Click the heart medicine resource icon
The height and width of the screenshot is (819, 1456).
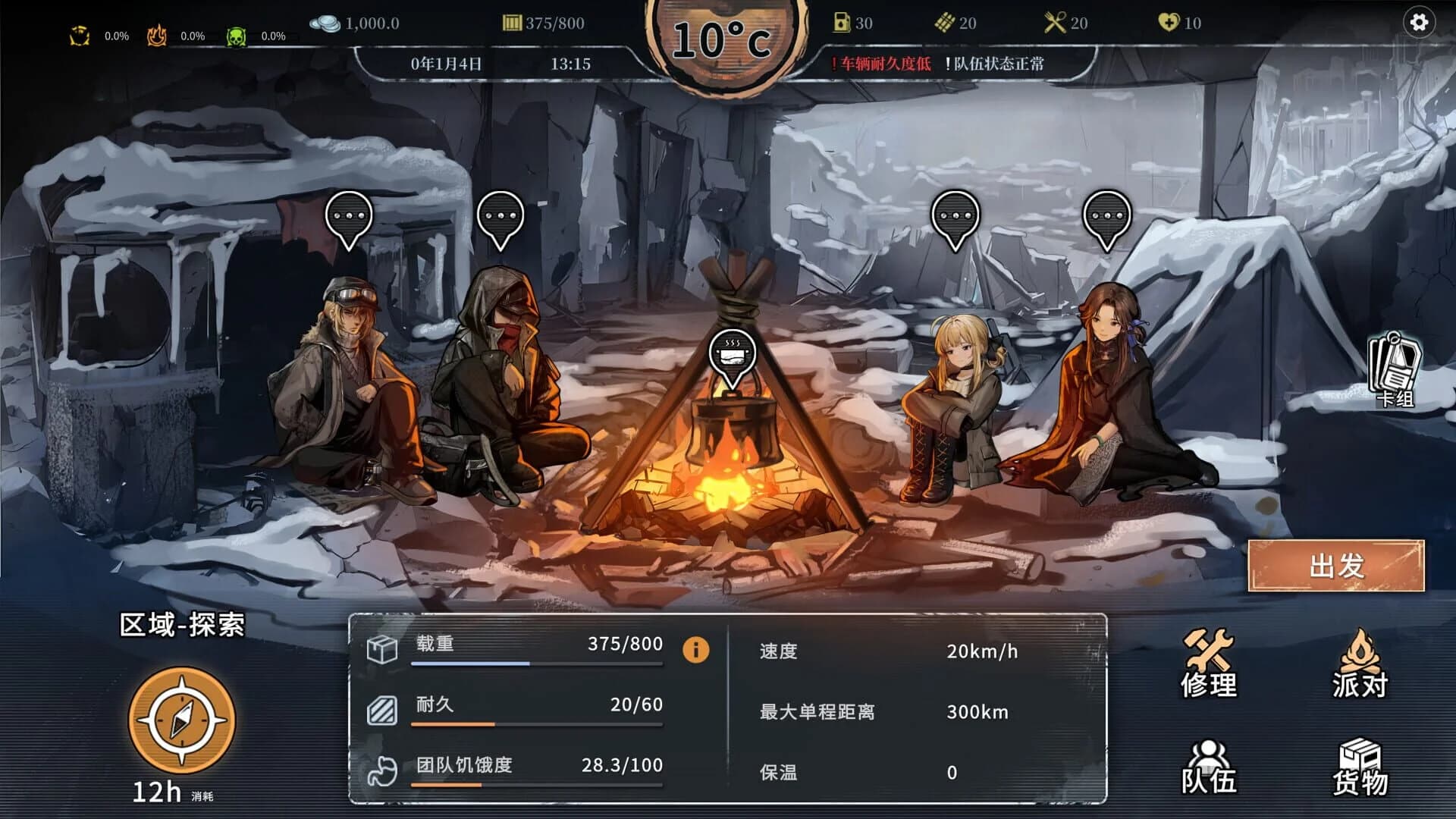pyautogui.click(x=1169, y=23)
